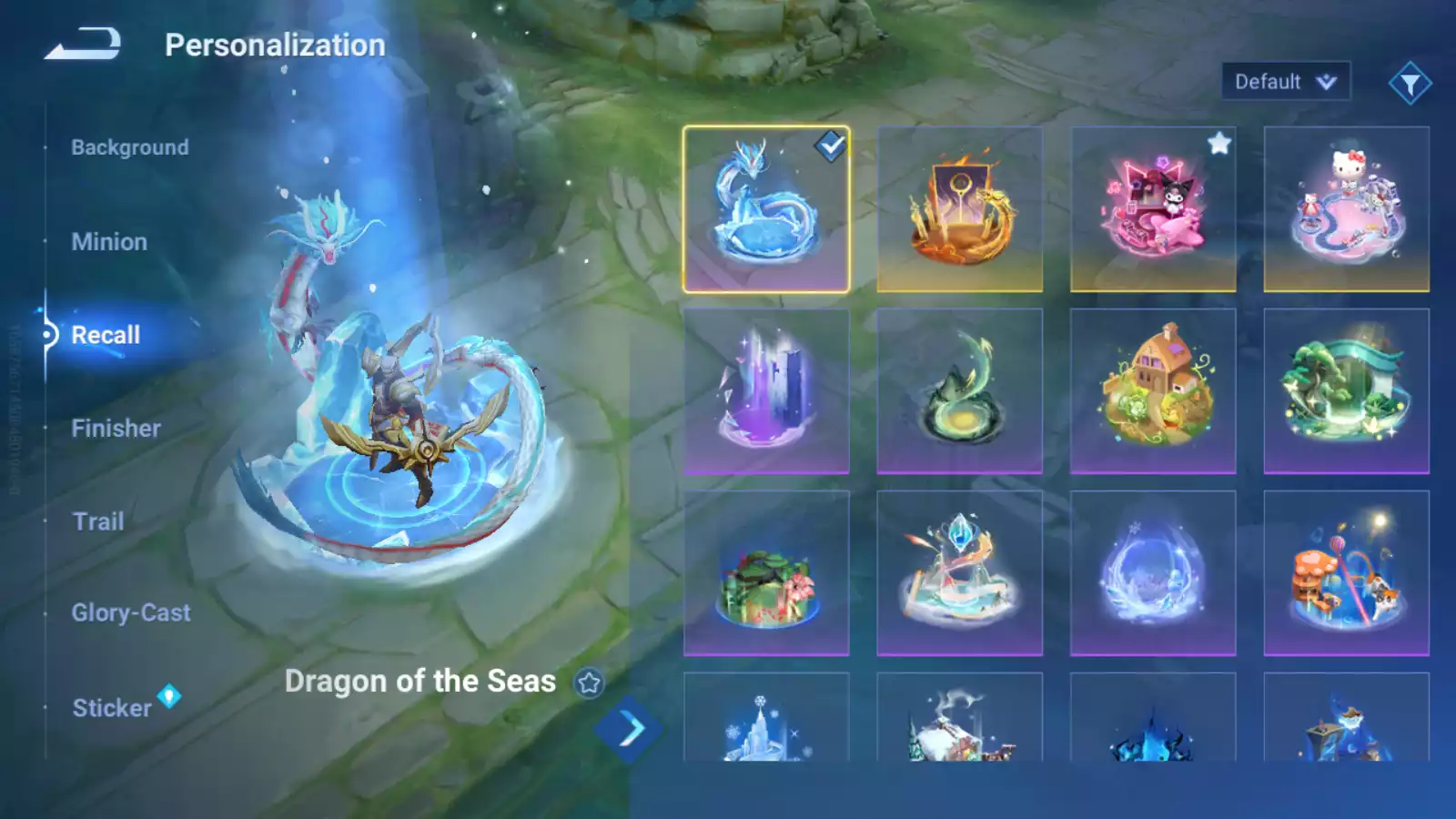Select the green flame swirl recall
Viewport: 1456px width, 819px height.
pyautogui.click(x=959, y=391)
